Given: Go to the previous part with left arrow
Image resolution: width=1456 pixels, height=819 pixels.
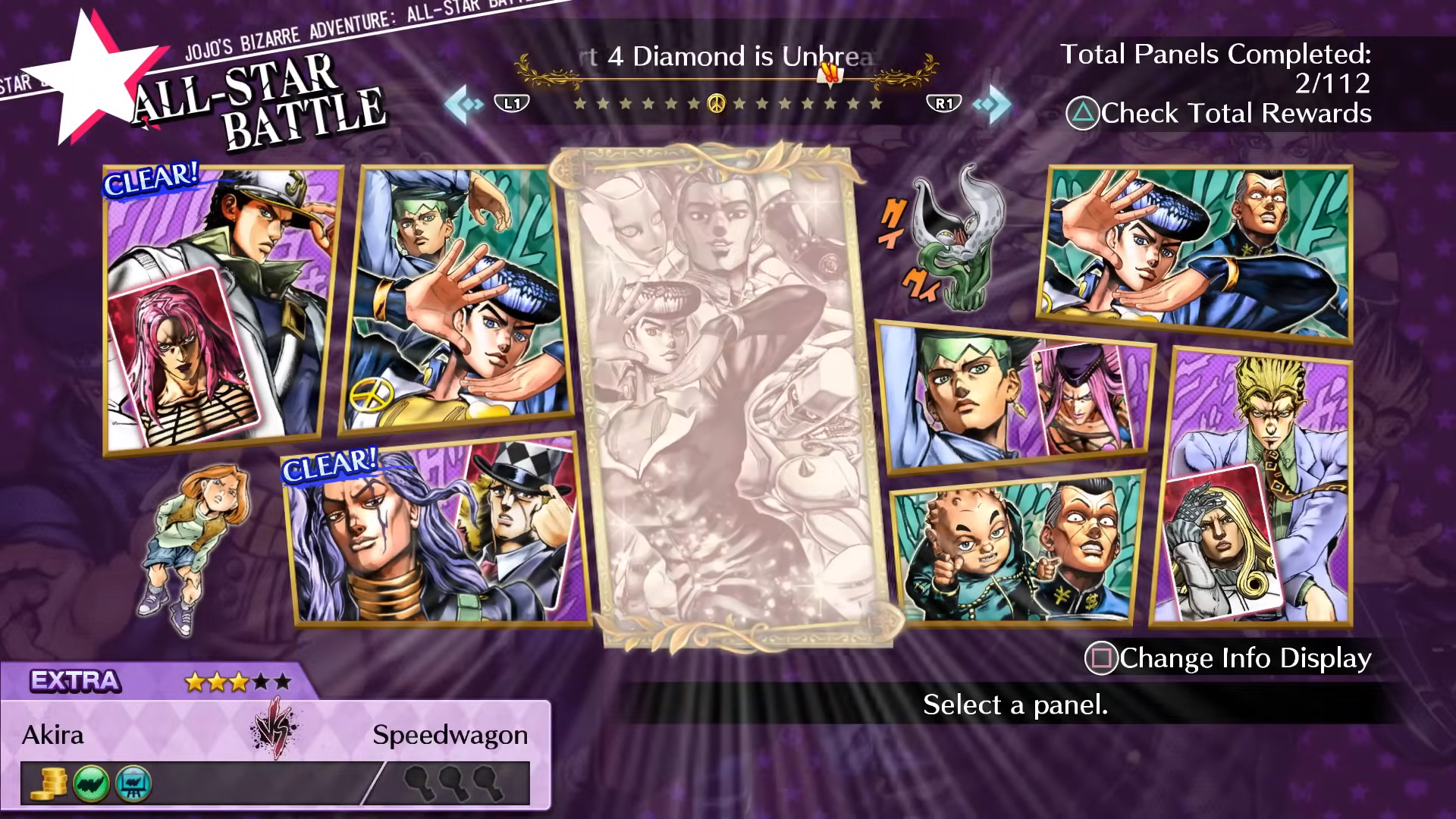Looking at the screenshot, I should click(464, 104).
